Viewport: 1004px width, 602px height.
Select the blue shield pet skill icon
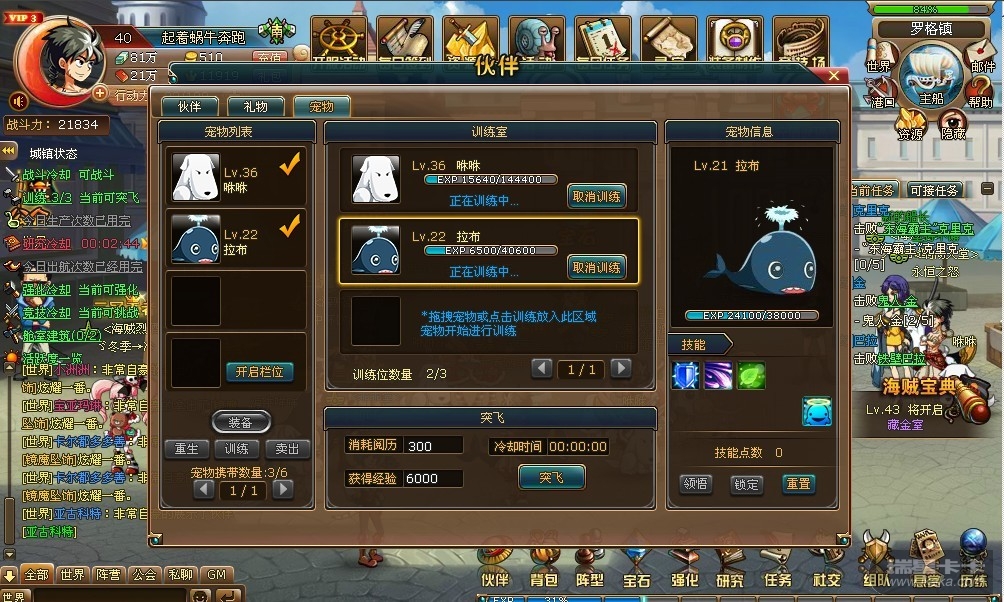[686, 377]
